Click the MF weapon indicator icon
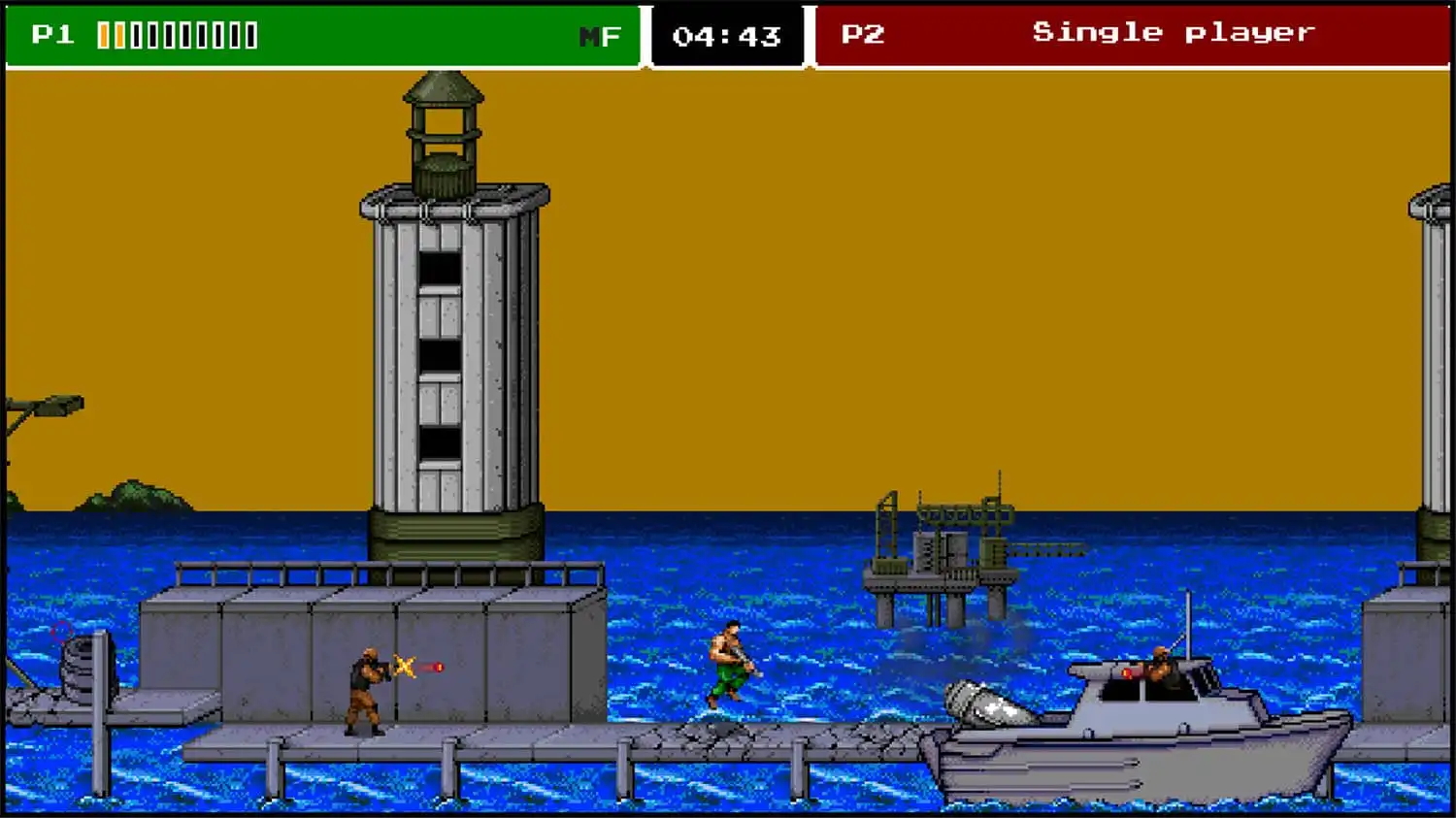Image resolution: width=1456 pixels, height=818 pixels. tap(599, 34)
